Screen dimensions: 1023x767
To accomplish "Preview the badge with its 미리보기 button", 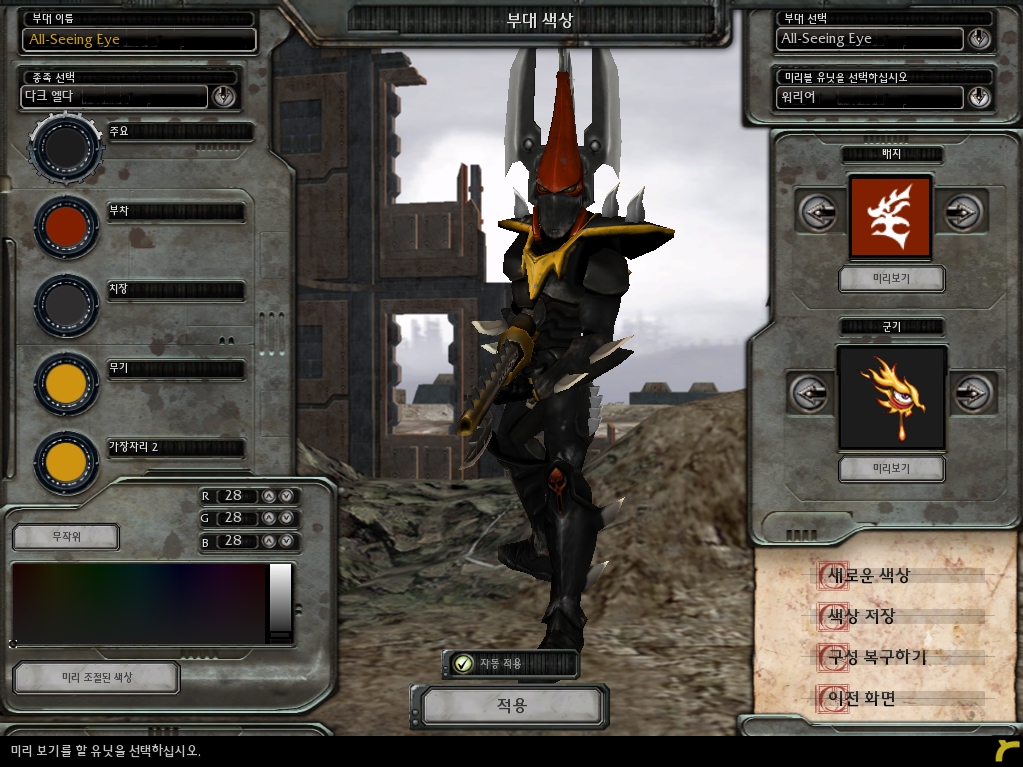I will (891, 278).
